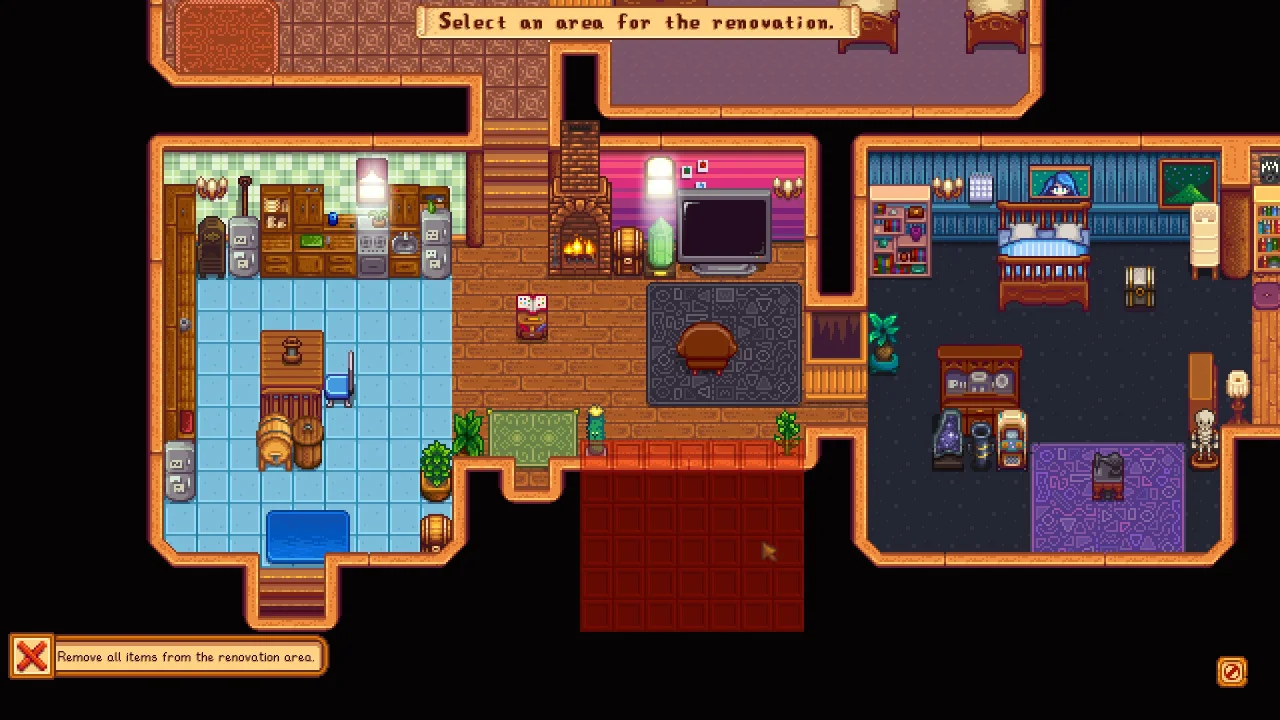Click the blue chair in the kitchen
1280x720 pixels.
pyautogui.click(x=340, y=385)
